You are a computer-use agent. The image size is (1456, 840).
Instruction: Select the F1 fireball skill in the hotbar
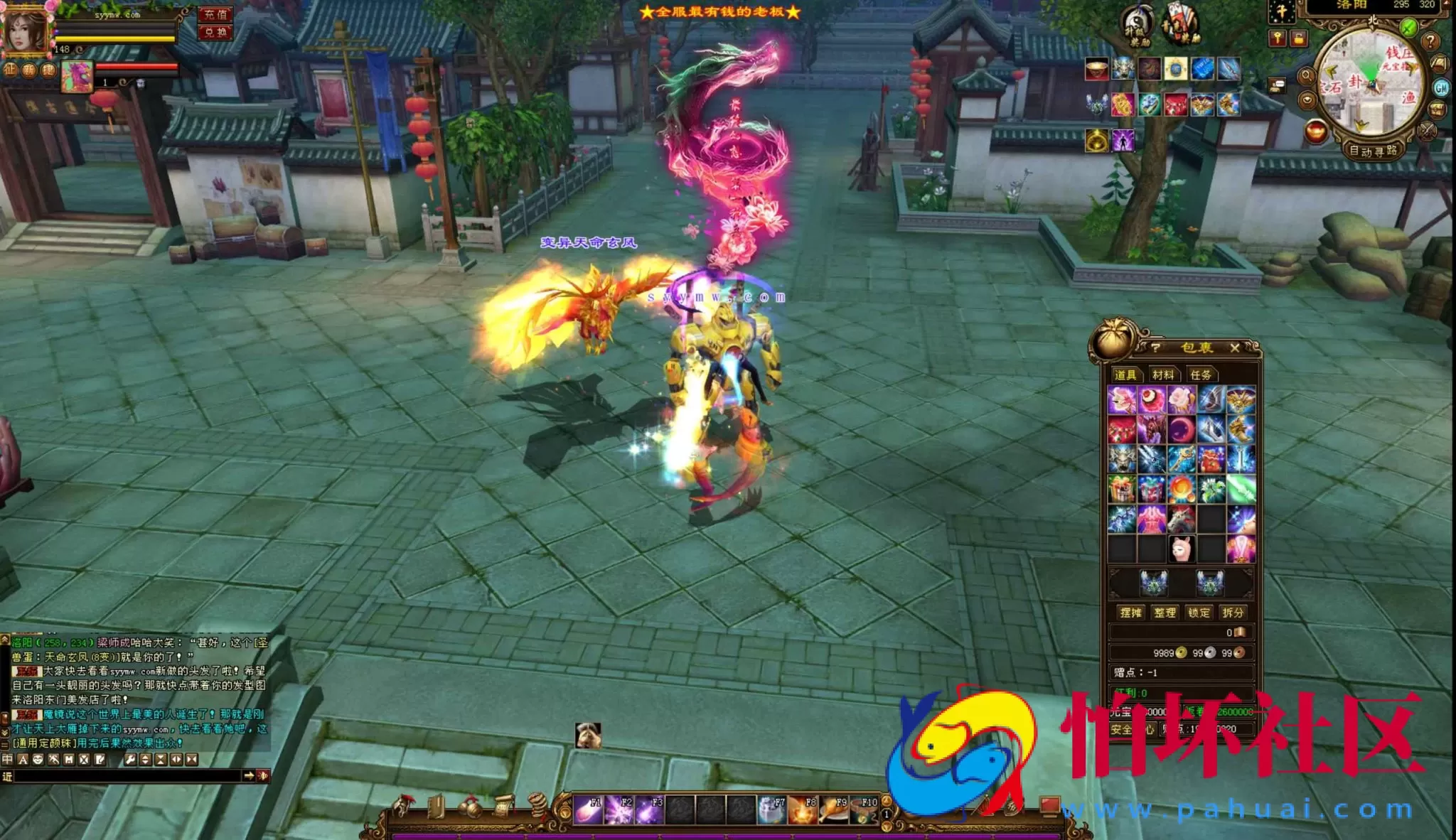click(x=588, y=810)
